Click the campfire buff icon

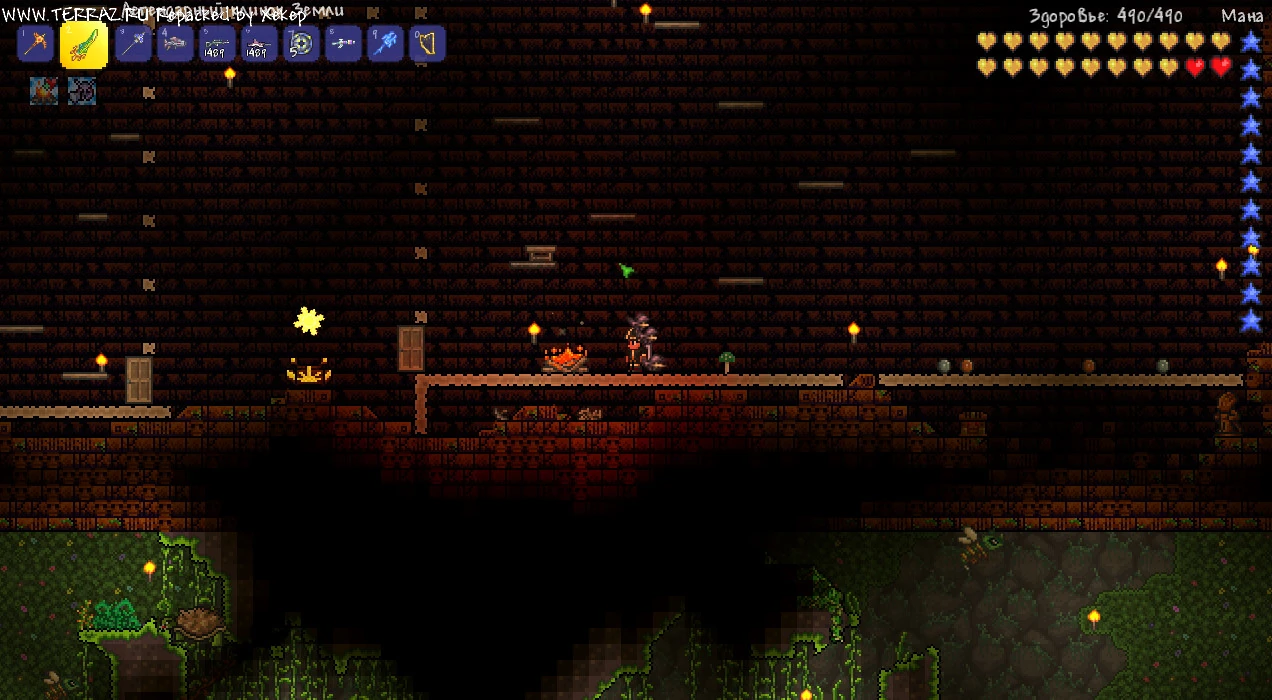44,91
